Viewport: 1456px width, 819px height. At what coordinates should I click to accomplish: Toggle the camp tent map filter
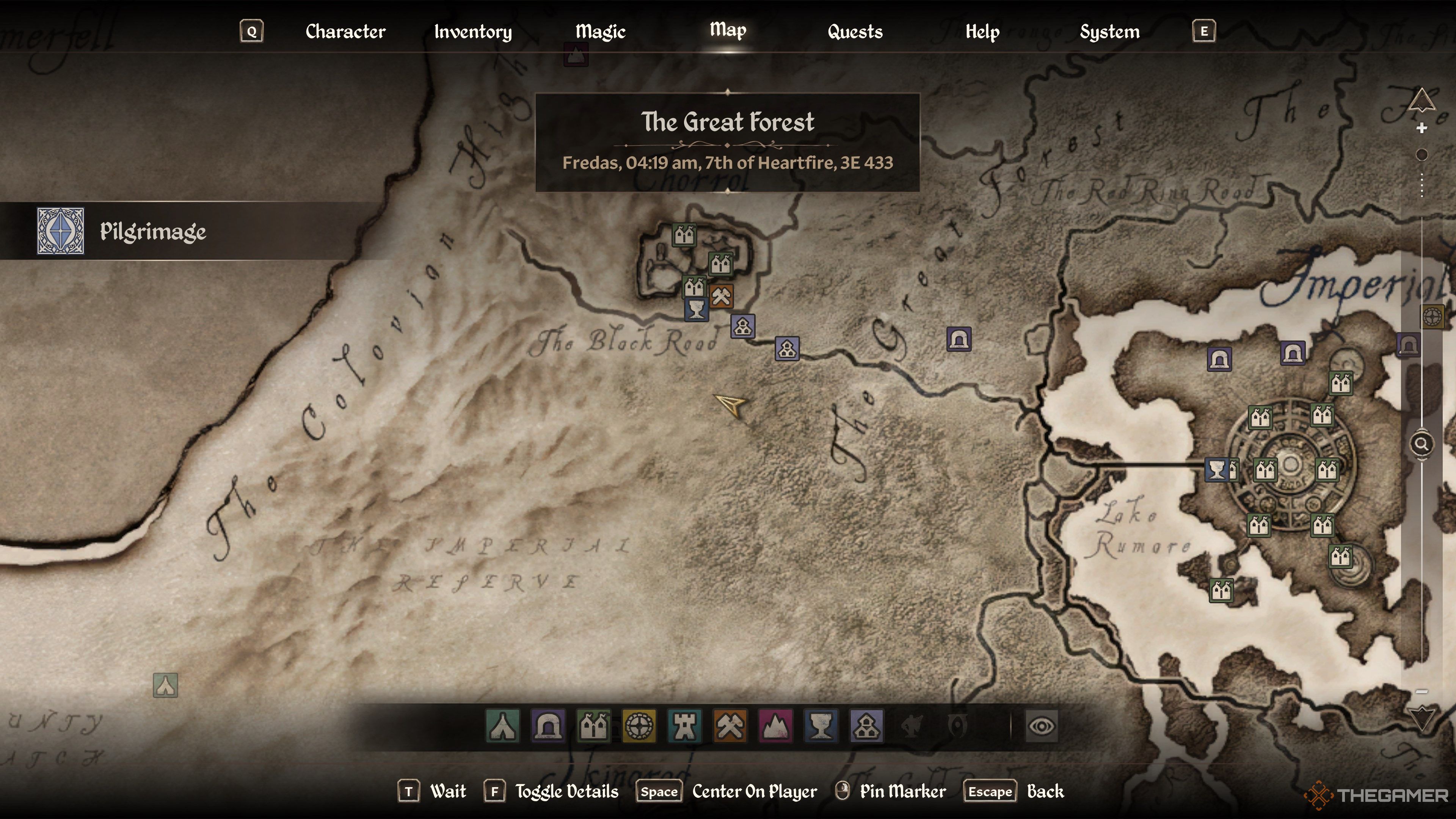pos(502,726)
